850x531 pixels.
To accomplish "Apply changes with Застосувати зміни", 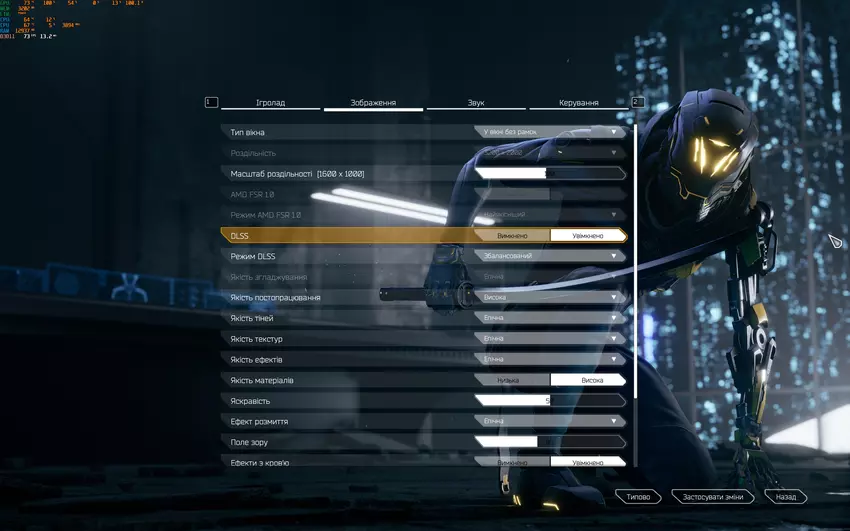I will click(x=712, y=496).
